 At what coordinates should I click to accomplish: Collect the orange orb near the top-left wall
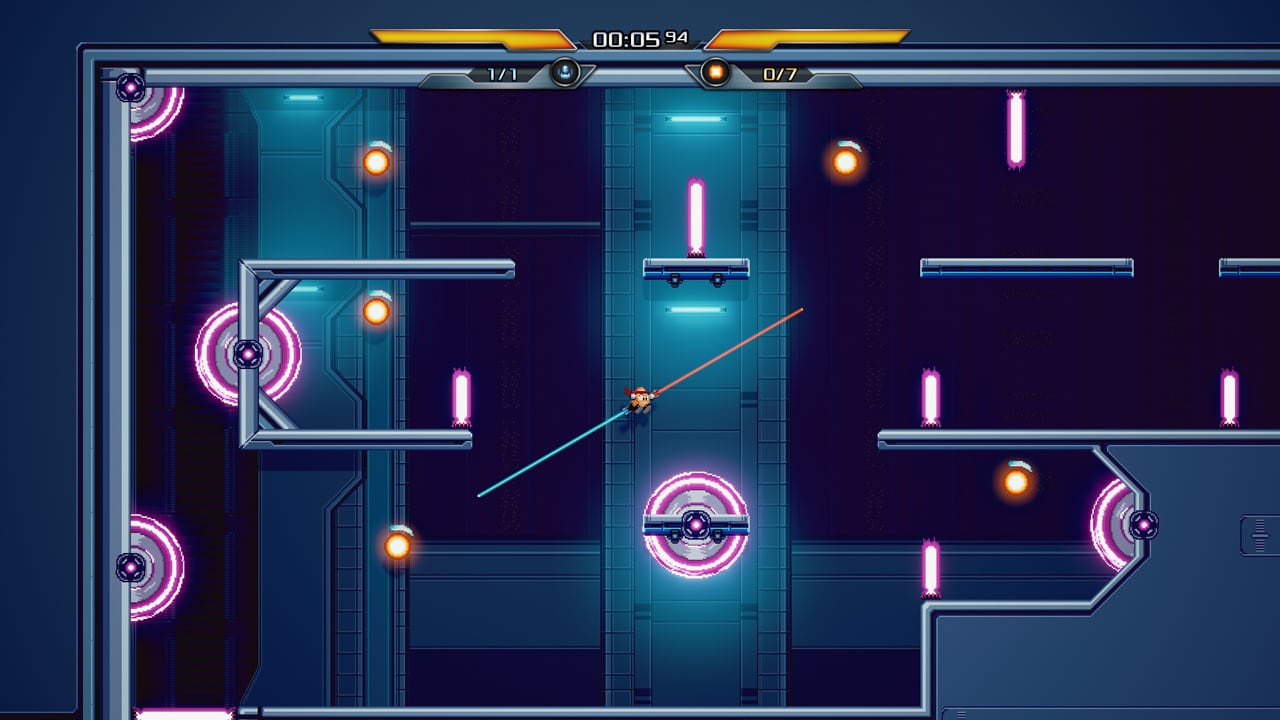(x=378, y=160)
